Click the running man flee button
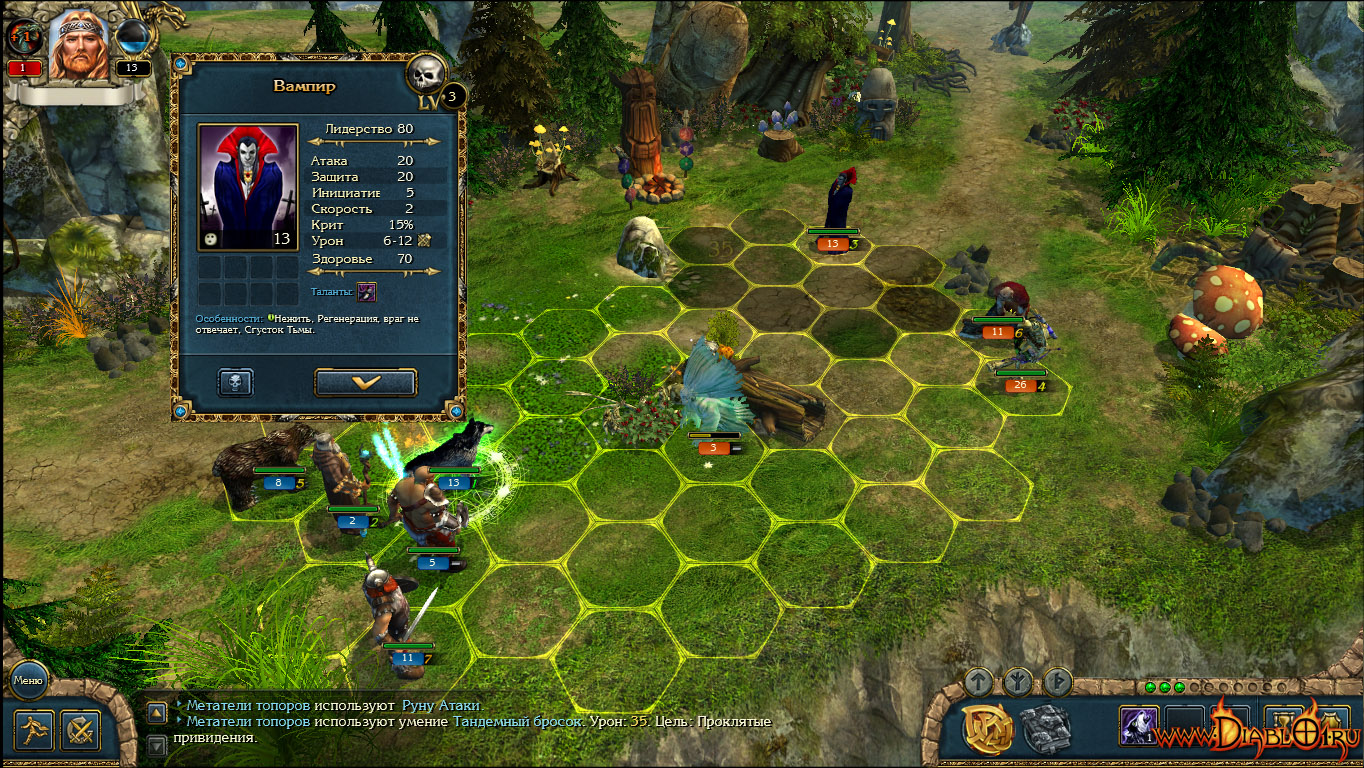The height and width of the screenshot is (768, 1364). pos(34,730)
